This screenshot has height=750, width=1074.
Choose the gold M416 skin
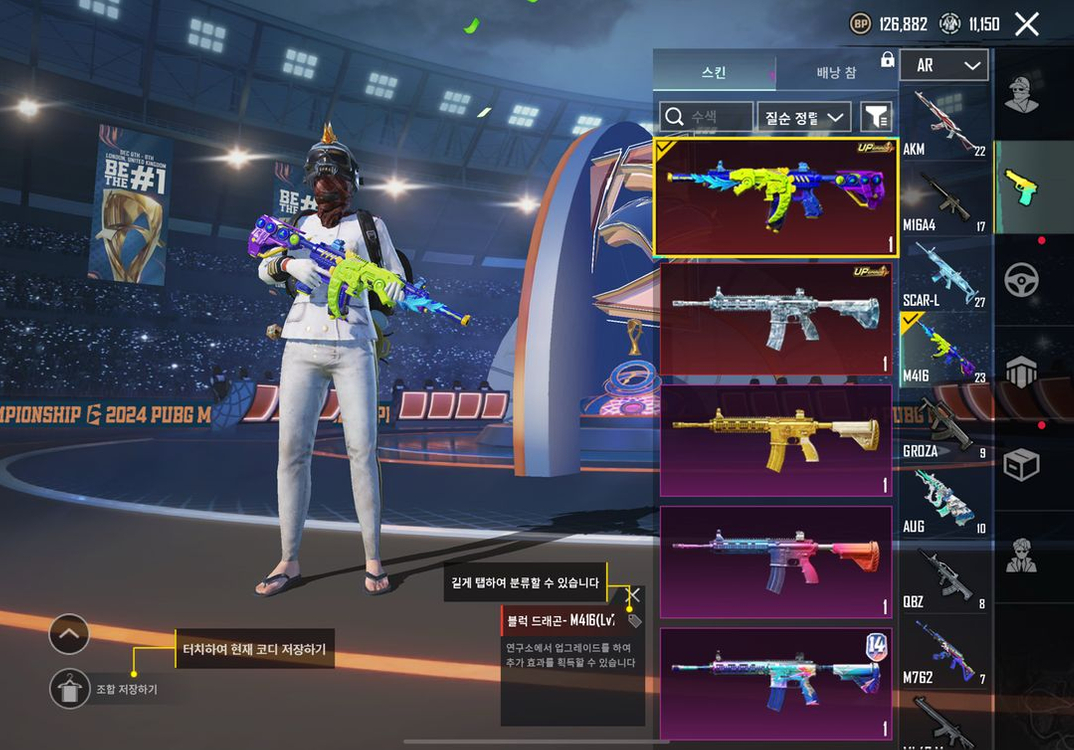[x=775, y=440]
